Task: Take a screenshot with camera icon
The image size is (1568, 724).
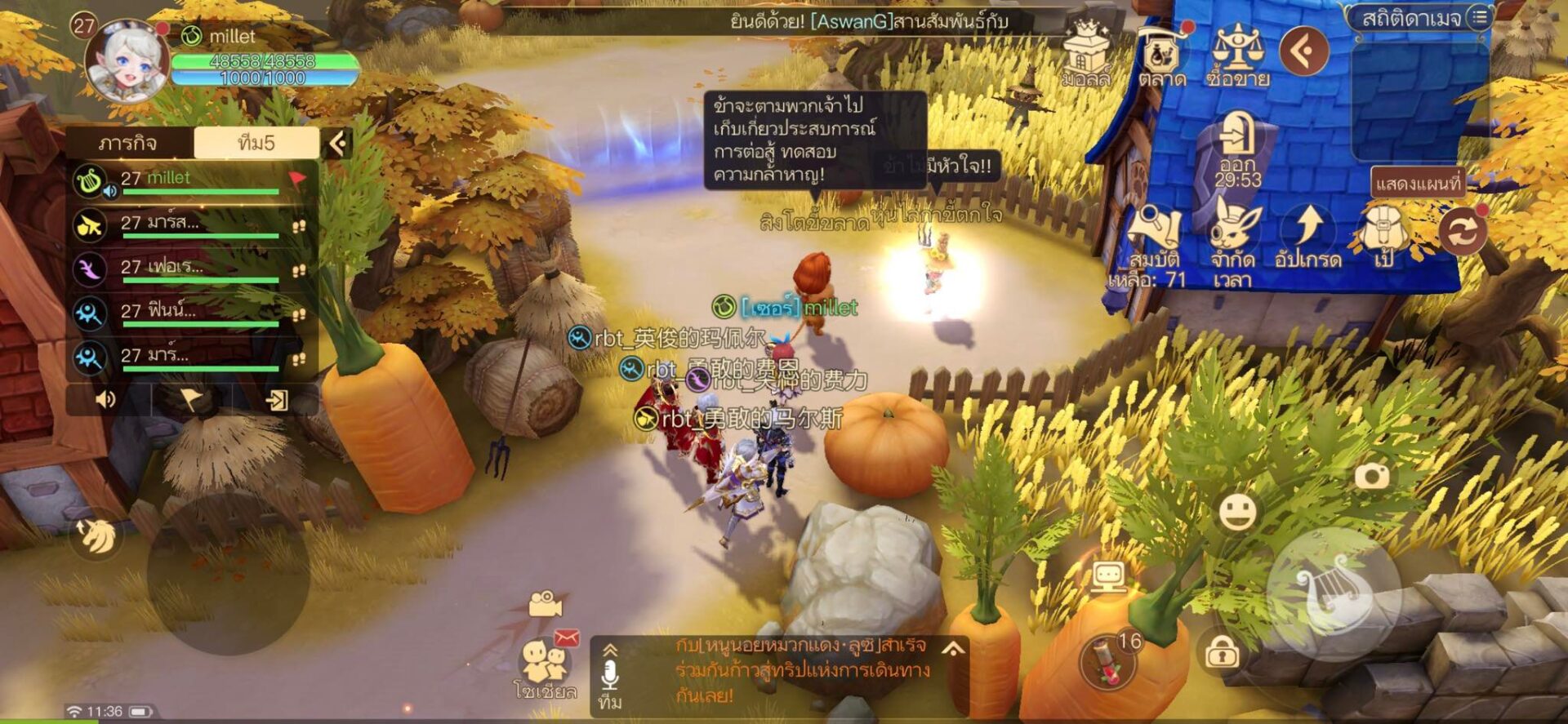Action: tap(1372, 476)
